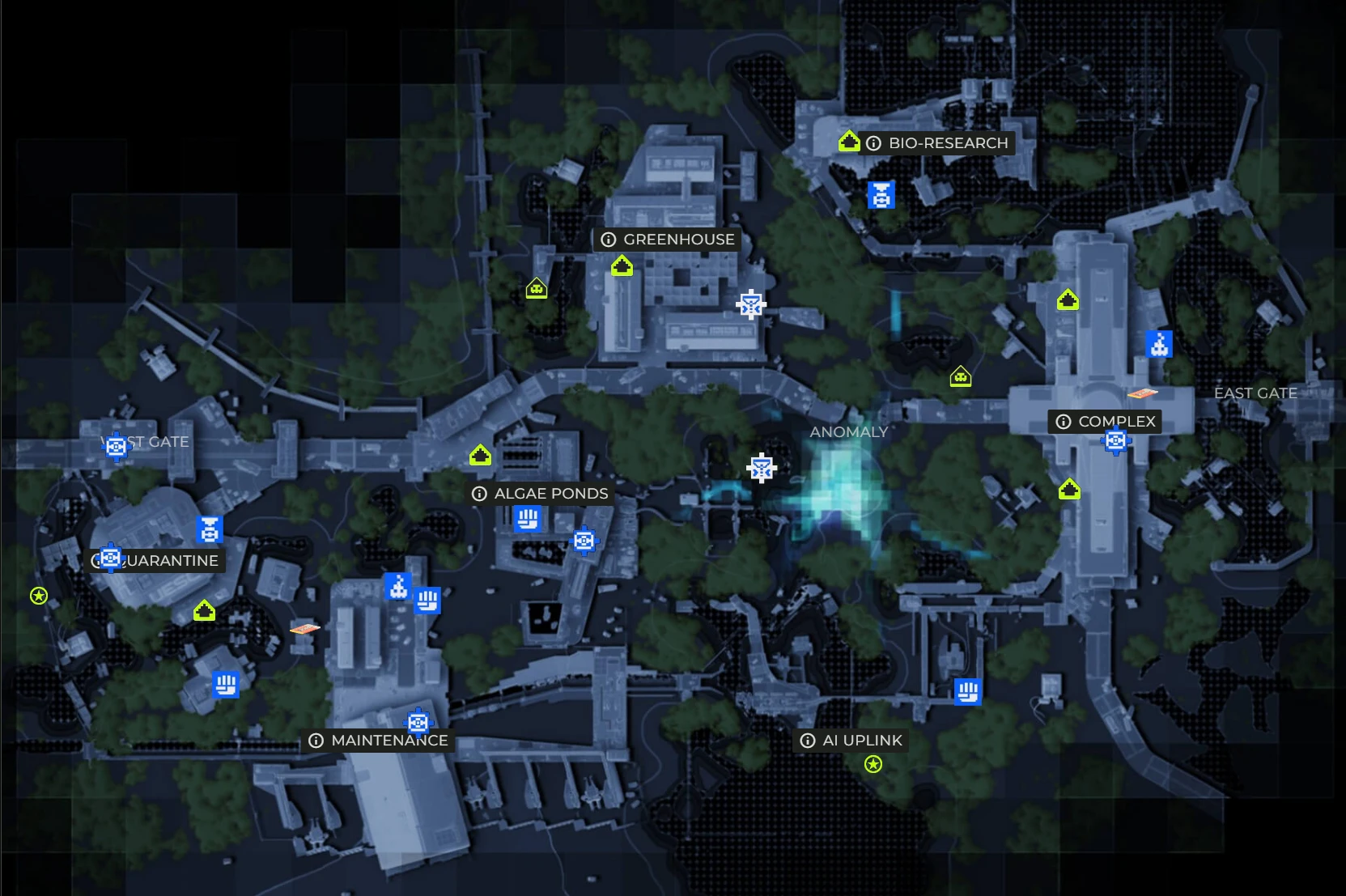Select the blue crosshair marker above the MAINTENANCE label

pyautogui.click(x=418, y=721)
